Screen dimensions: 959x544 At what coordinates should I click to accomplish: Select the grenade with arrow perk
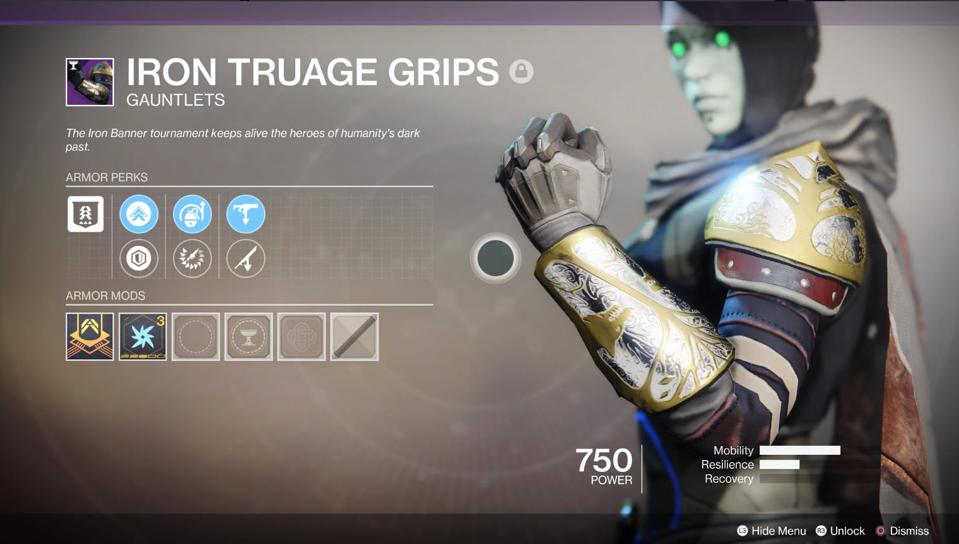click(192, 215)
